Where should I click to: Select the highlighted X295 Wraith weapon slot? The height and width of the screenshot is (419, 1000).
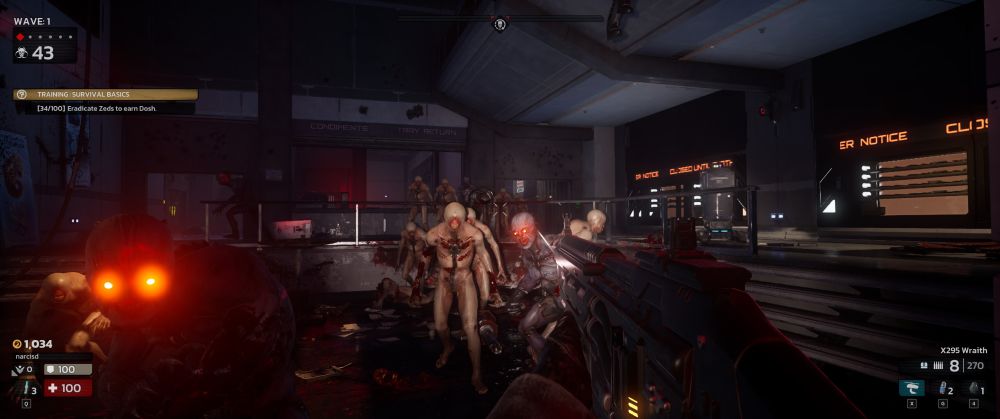[911, 388]
